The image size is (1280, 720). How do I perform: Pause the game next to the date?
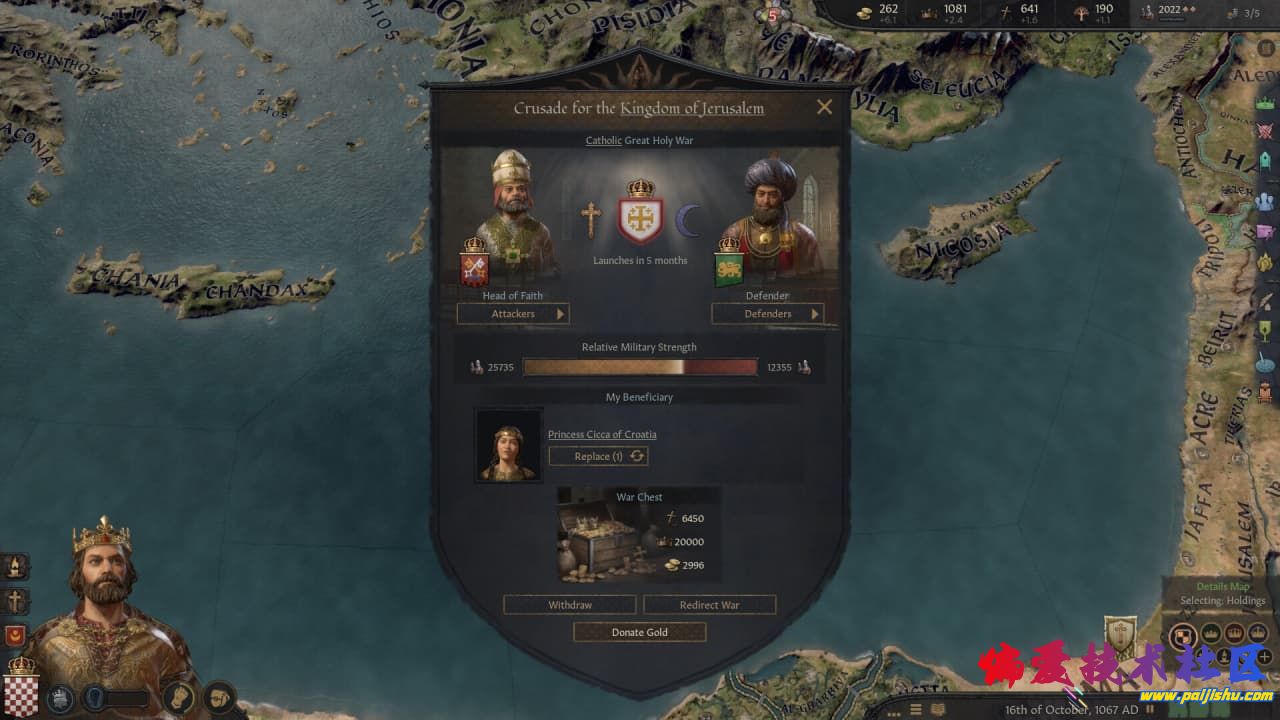click(1150, 710)
